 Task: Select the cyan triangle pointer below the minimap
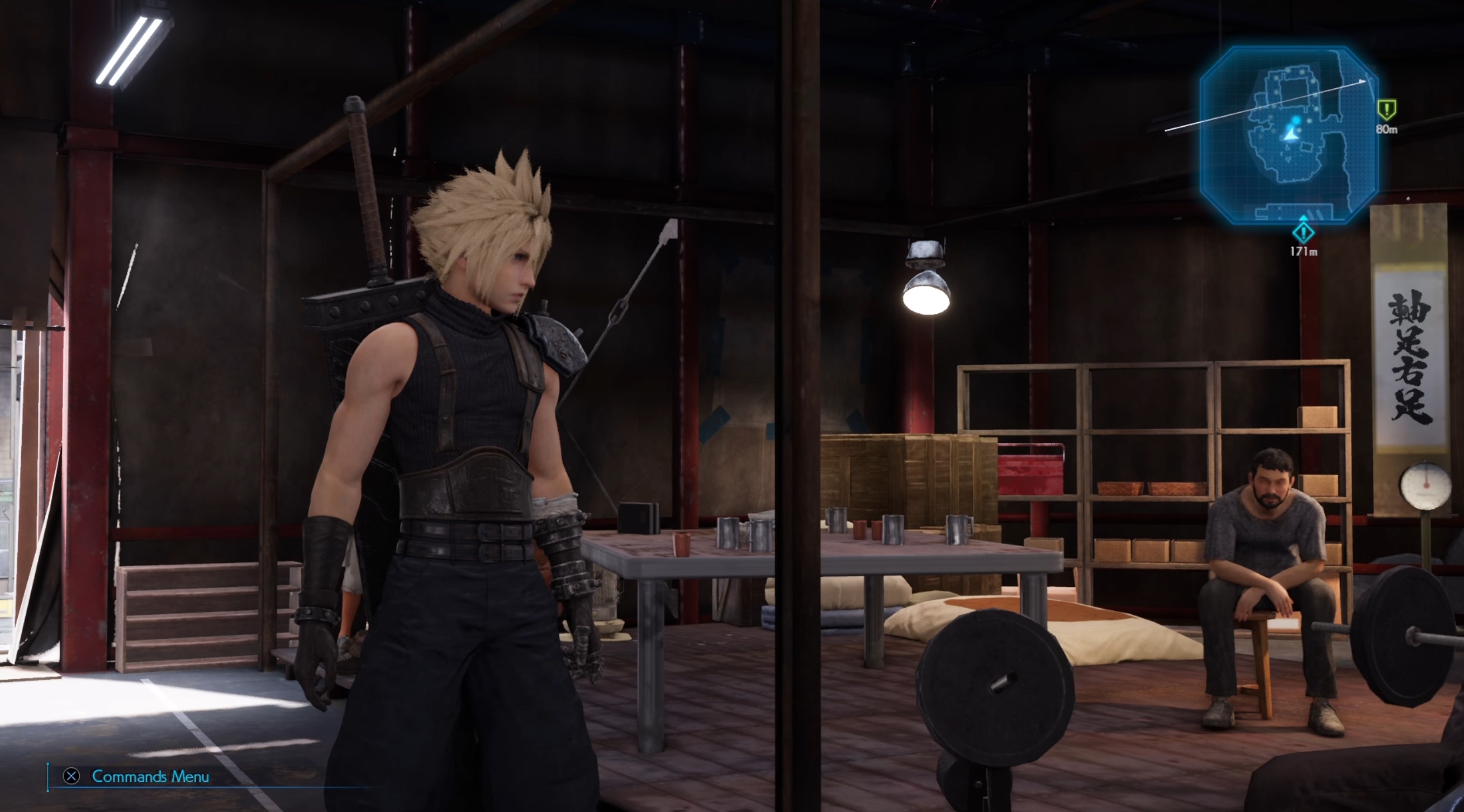tap(1304, 218)
